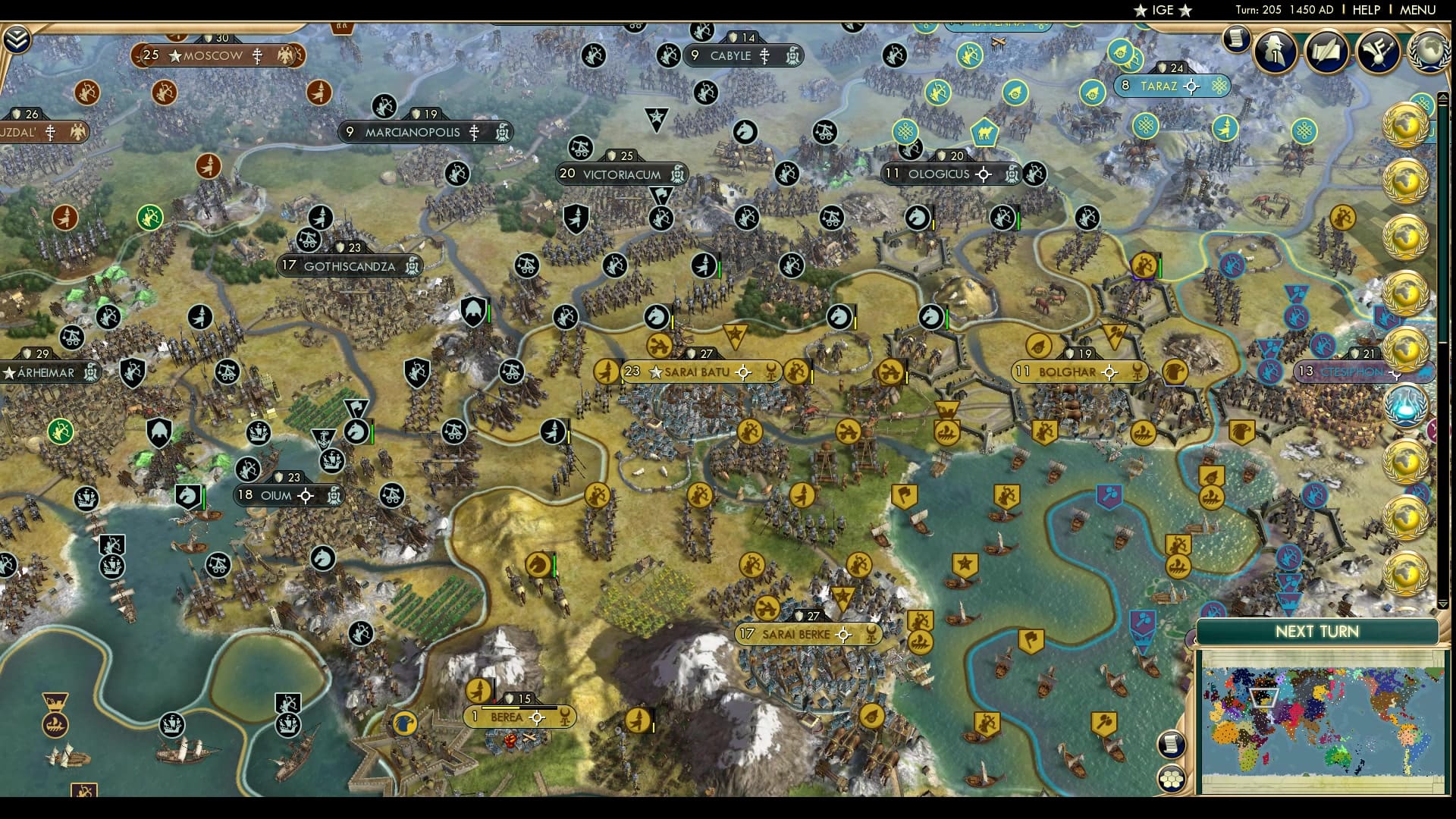Toggle Strategic View with the hex grid icon
The width and height of the screenshot is (1456, 819).
pyautogui.click(x=1172, y=778)
